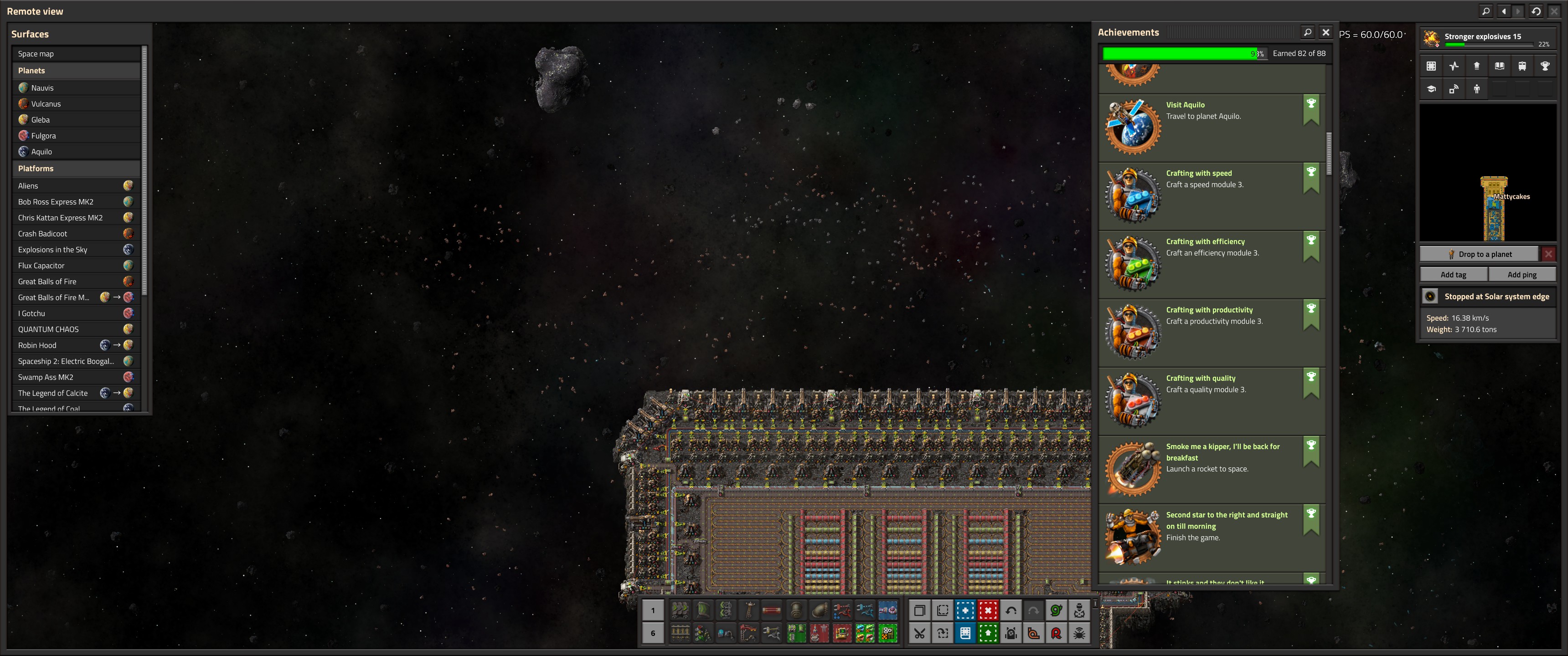Switch to the Vulcanus surface
The height and width of the screenshot is (656, 1568).
[x=46, y=103]
